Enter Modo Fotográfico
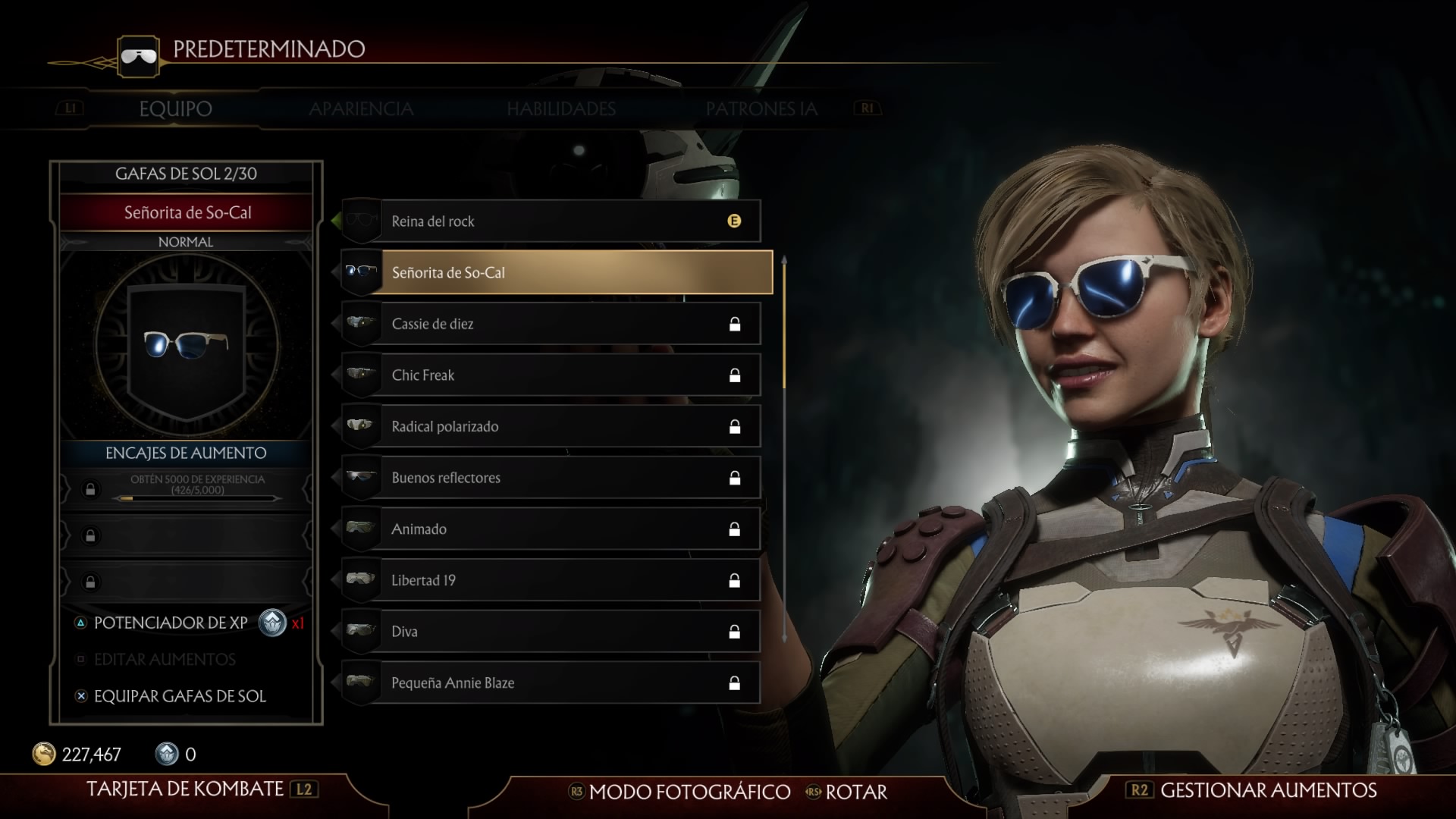Image resolution: width=1456 pixels, height=819 pixels. [689, 792]
